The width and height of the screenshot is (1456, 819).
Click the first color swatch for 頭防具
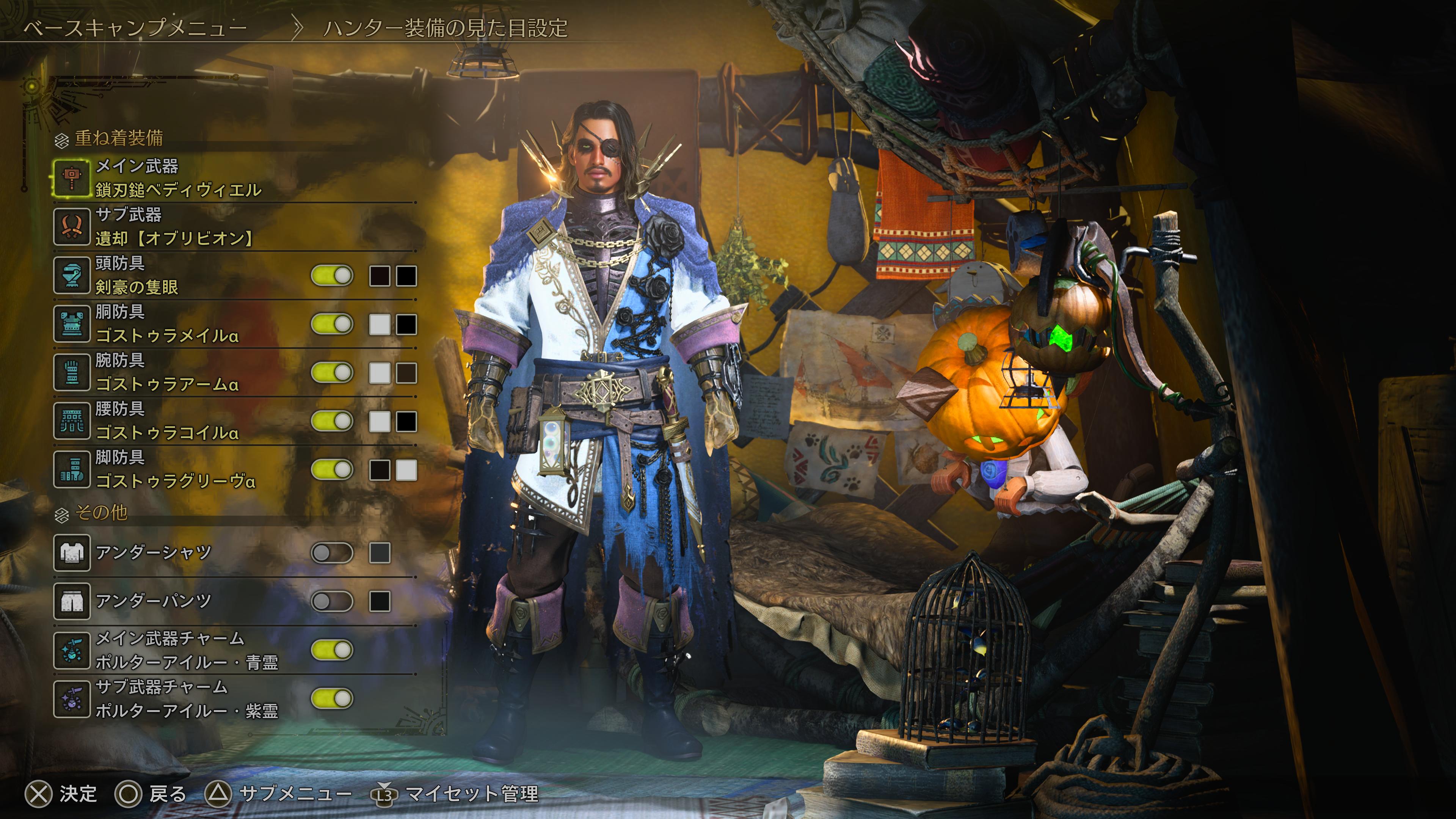click(379, 276)
